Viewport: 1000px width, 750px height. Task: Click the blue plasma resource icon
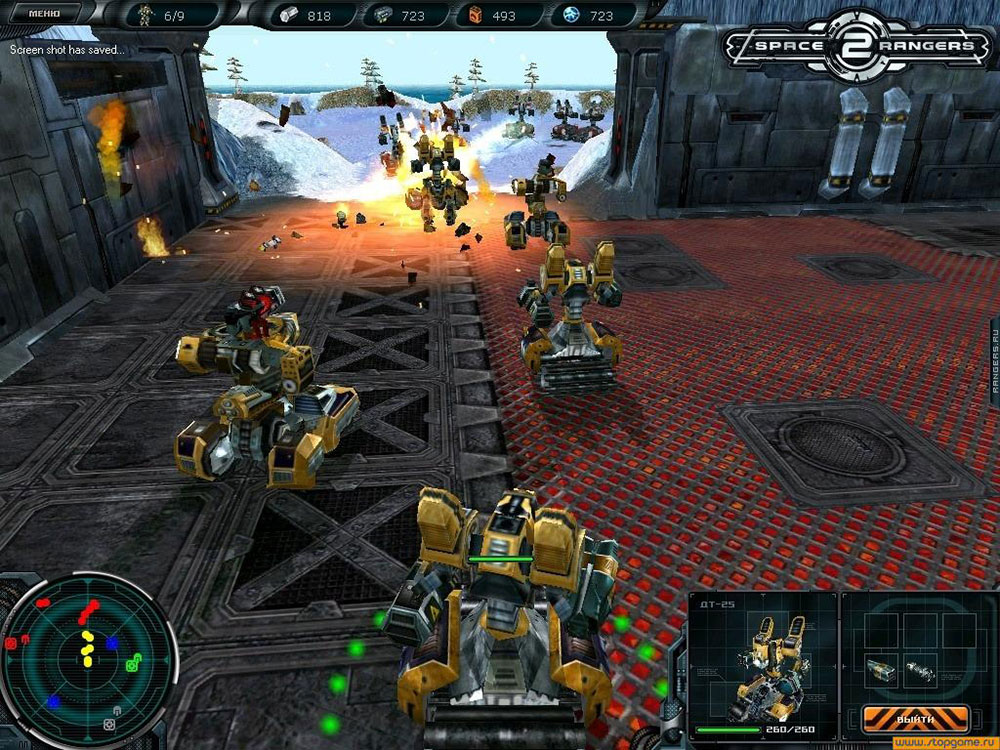point(570,15)
